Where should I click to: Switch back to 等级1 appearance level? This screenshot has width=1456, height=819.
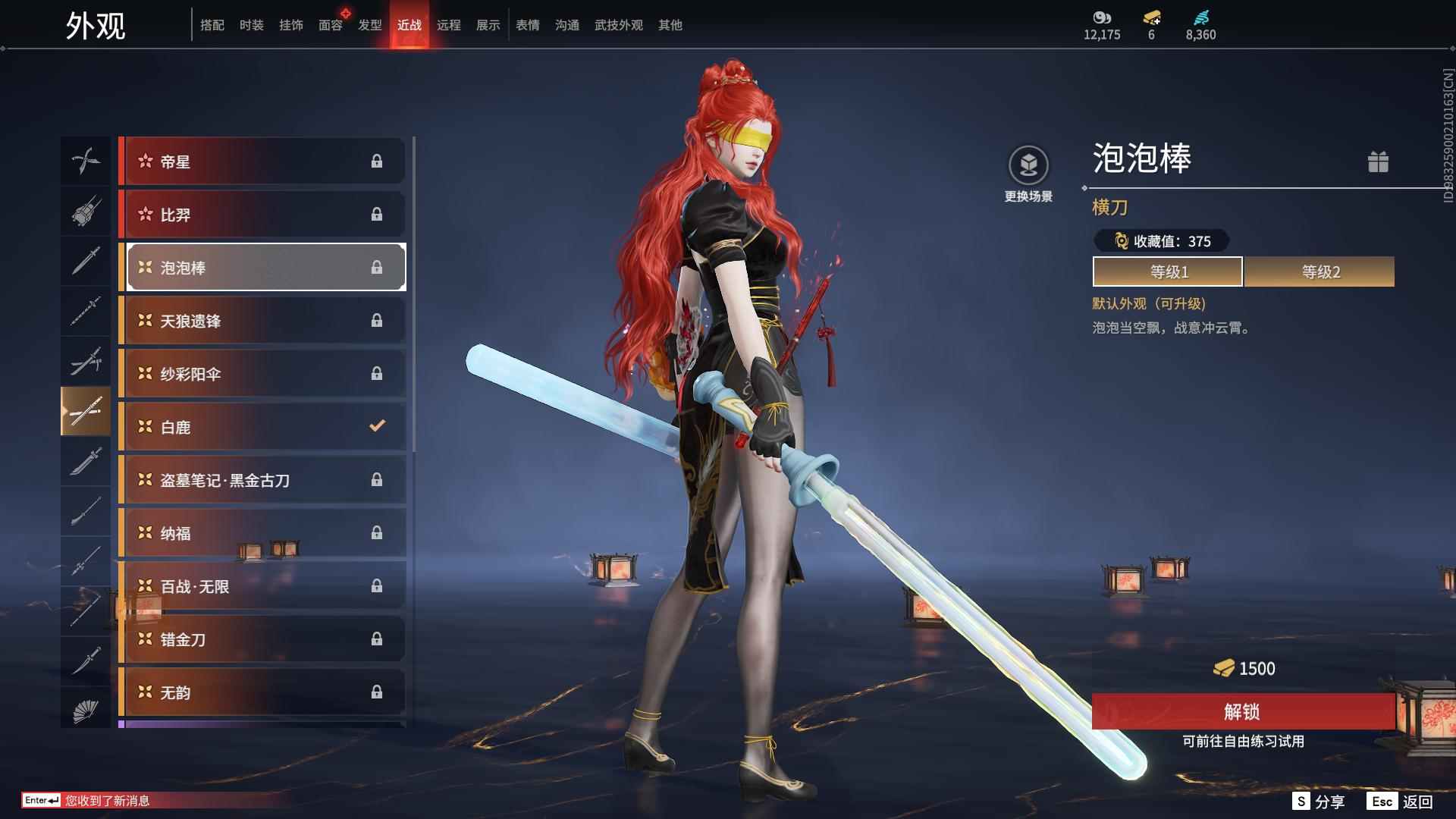(1166, 271)
